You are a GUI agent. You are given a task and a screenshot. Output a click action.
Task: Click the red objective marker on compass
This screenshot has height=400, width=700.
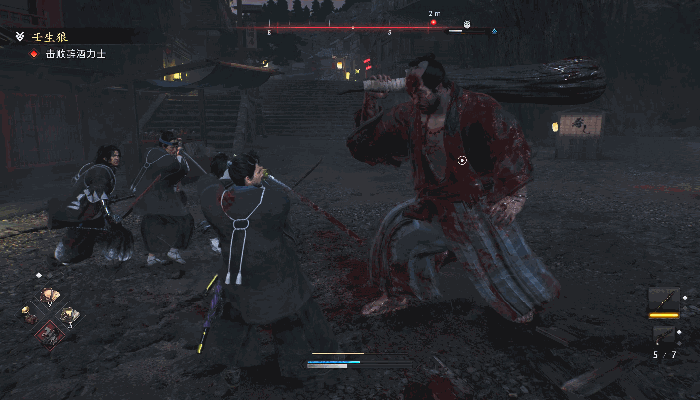pos(433,21)
